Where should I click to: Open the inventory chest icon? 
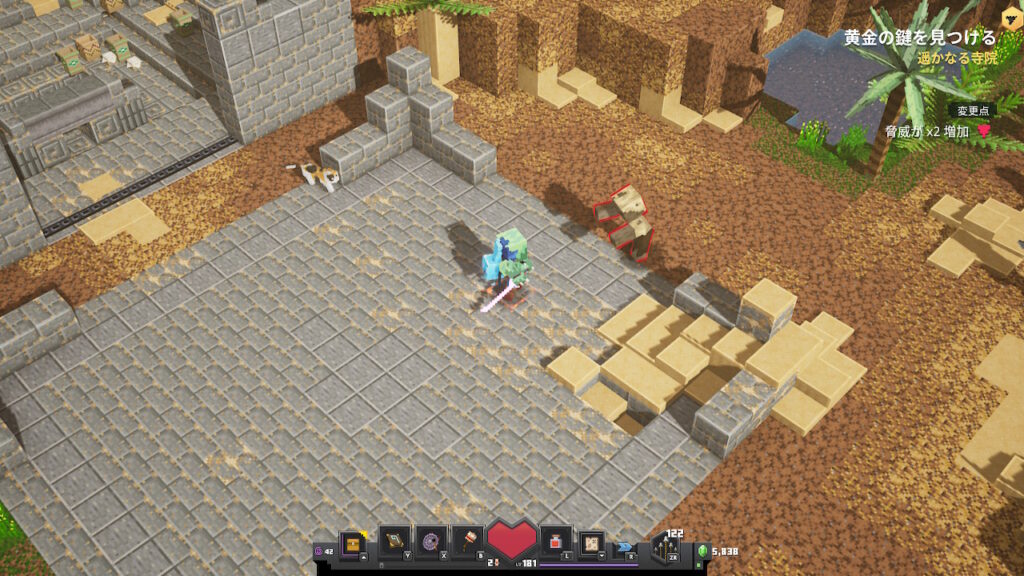point(351,543)
